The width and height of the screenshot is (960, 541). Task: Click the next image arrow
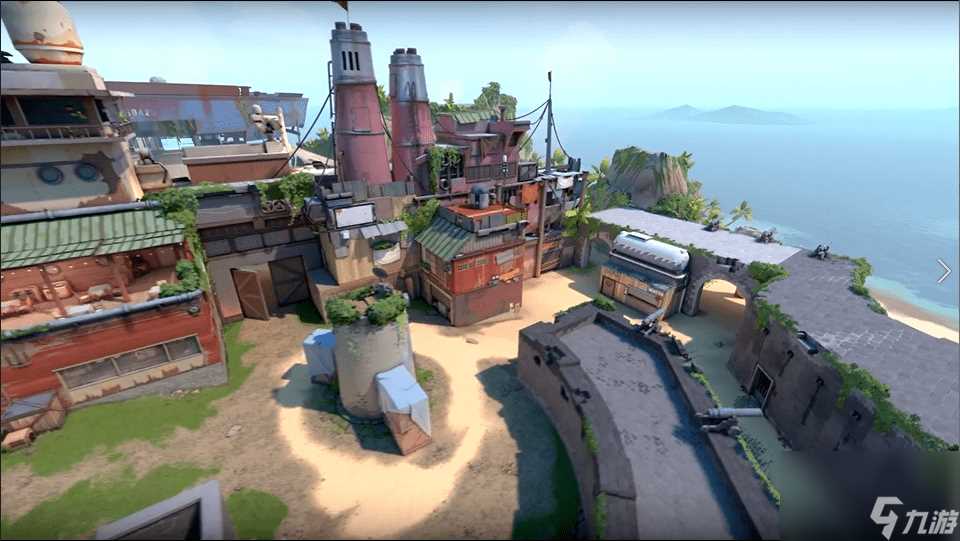[943, 271]
